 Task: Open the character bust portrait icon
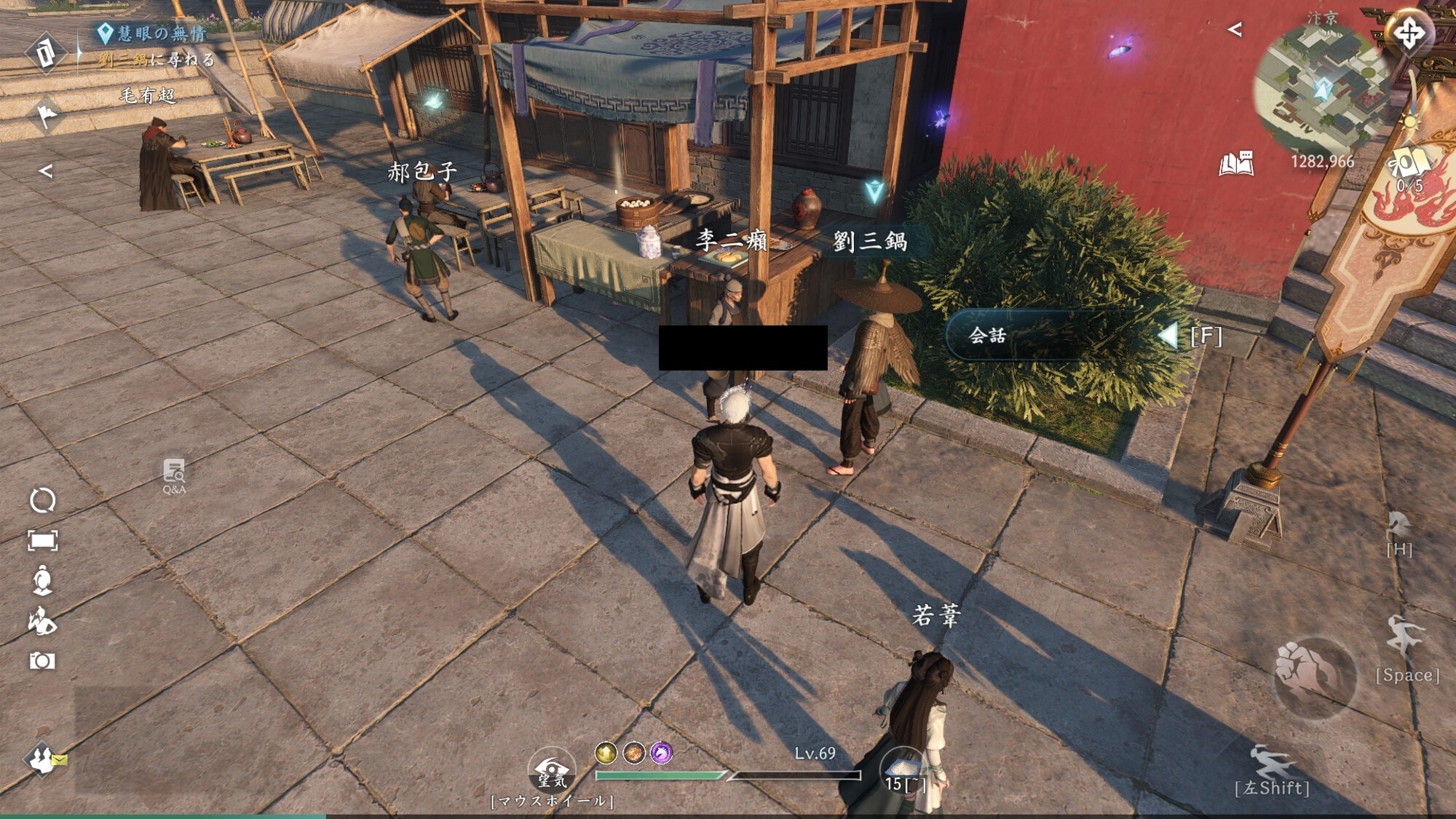[42, 580]
